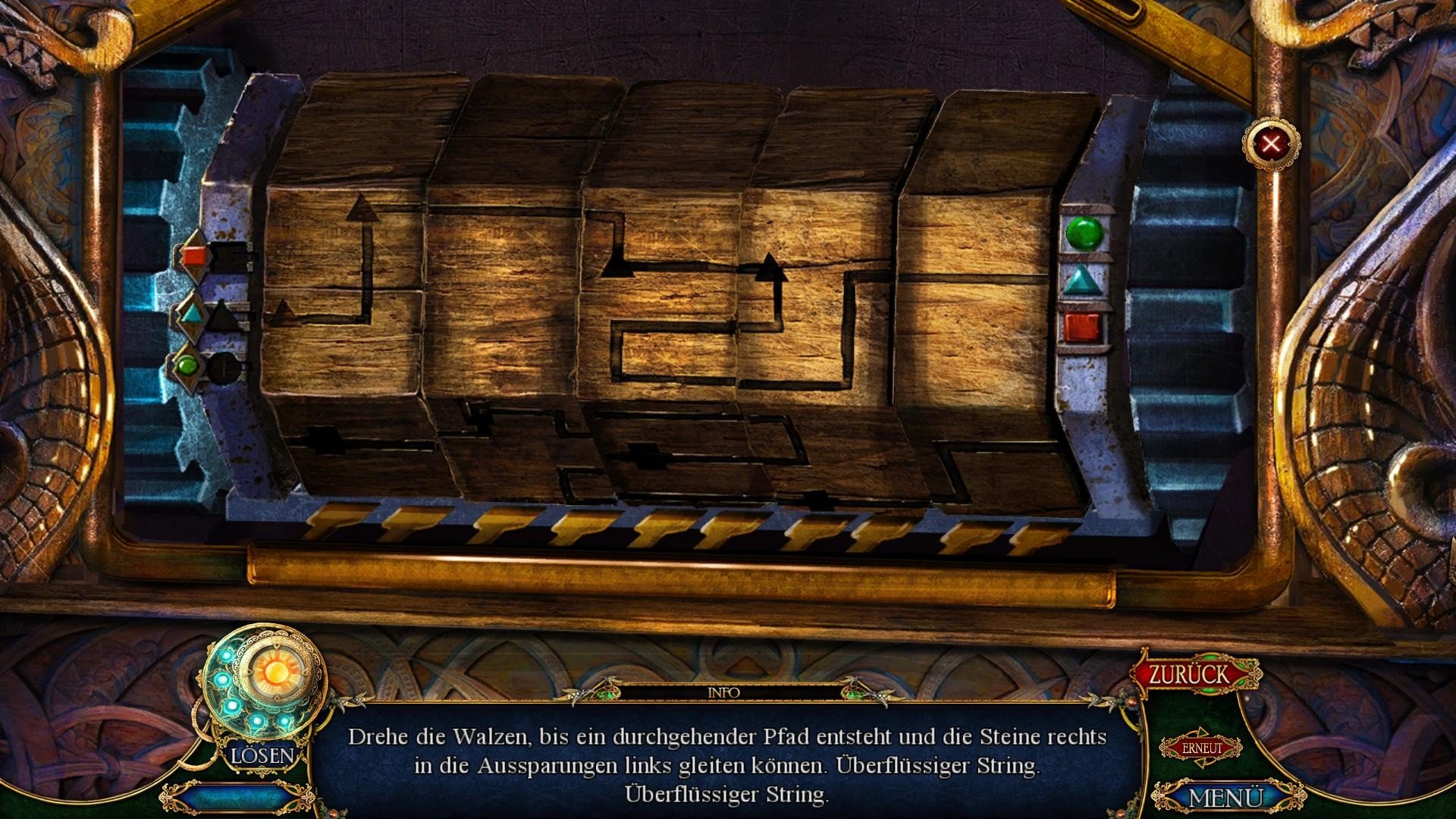Click the Zurück button
This screenshot has width=1456, height=819.
click(1188, 674)
